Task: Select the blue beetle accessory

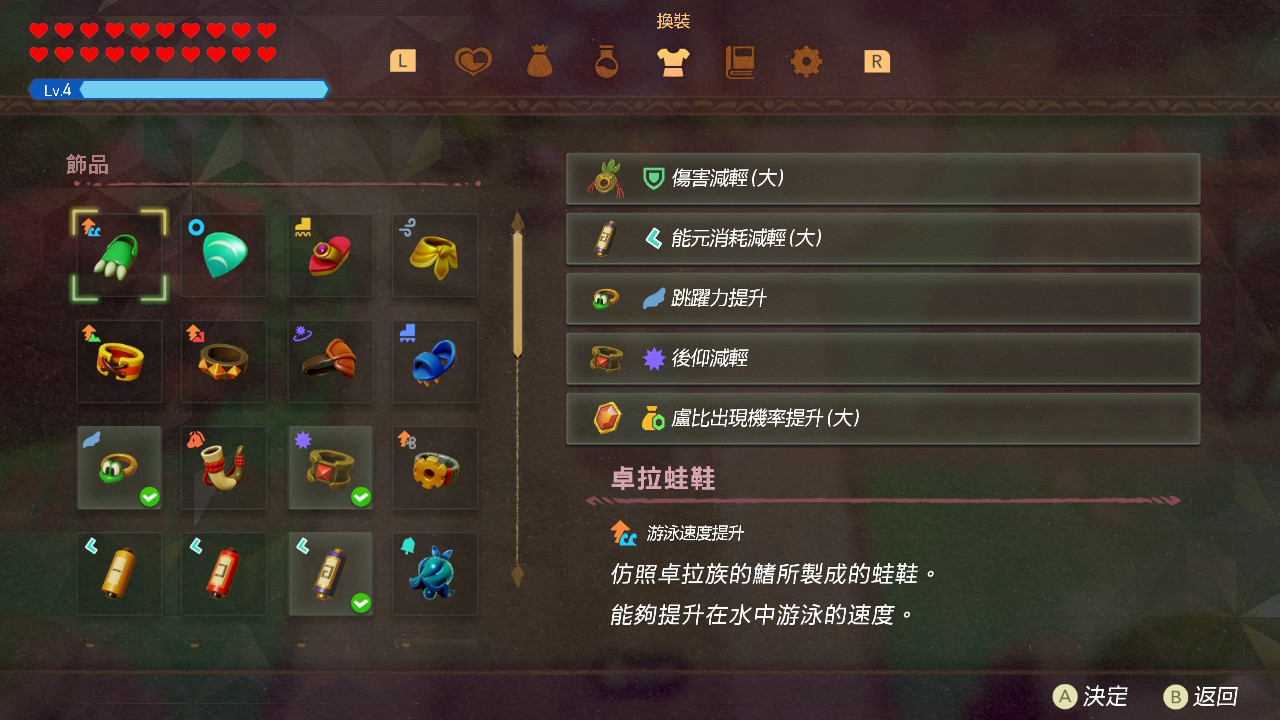Action: pyautogui.click(x=435, y=574)
